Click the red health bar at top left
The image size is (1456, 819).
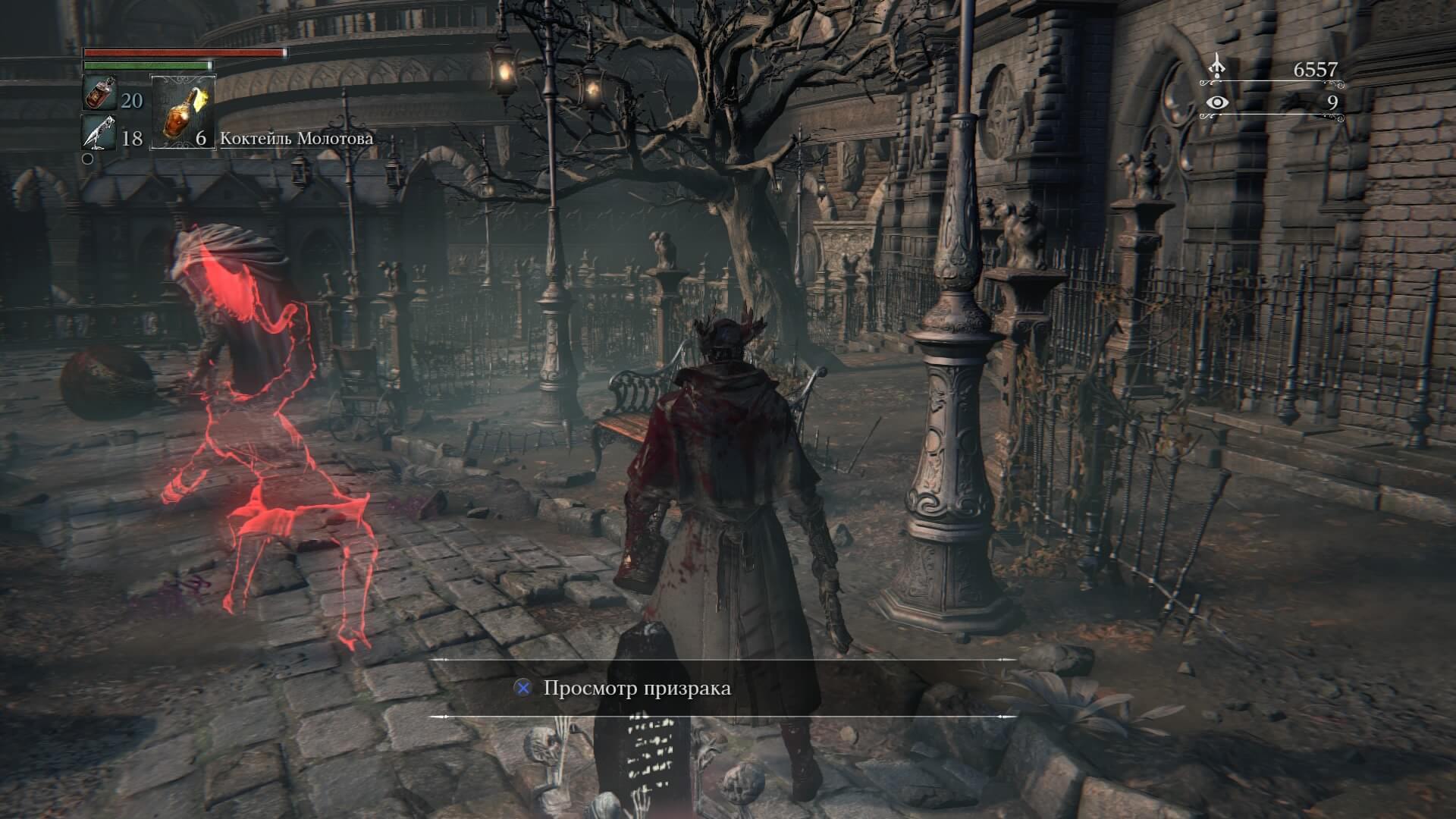click(x=182, y=55)
